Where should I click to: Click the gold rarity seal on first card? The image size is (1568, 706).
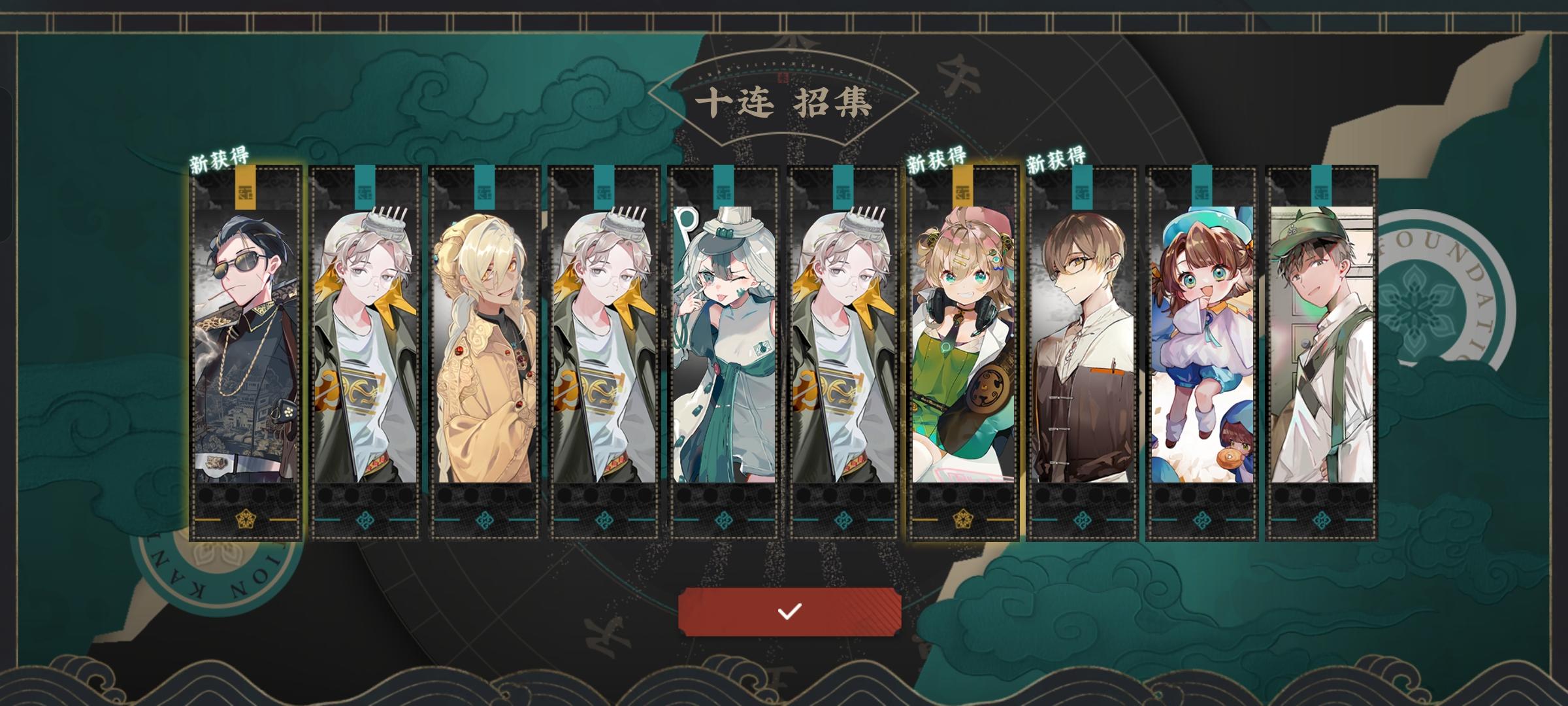pyautogui.click(x=247, y=190)
